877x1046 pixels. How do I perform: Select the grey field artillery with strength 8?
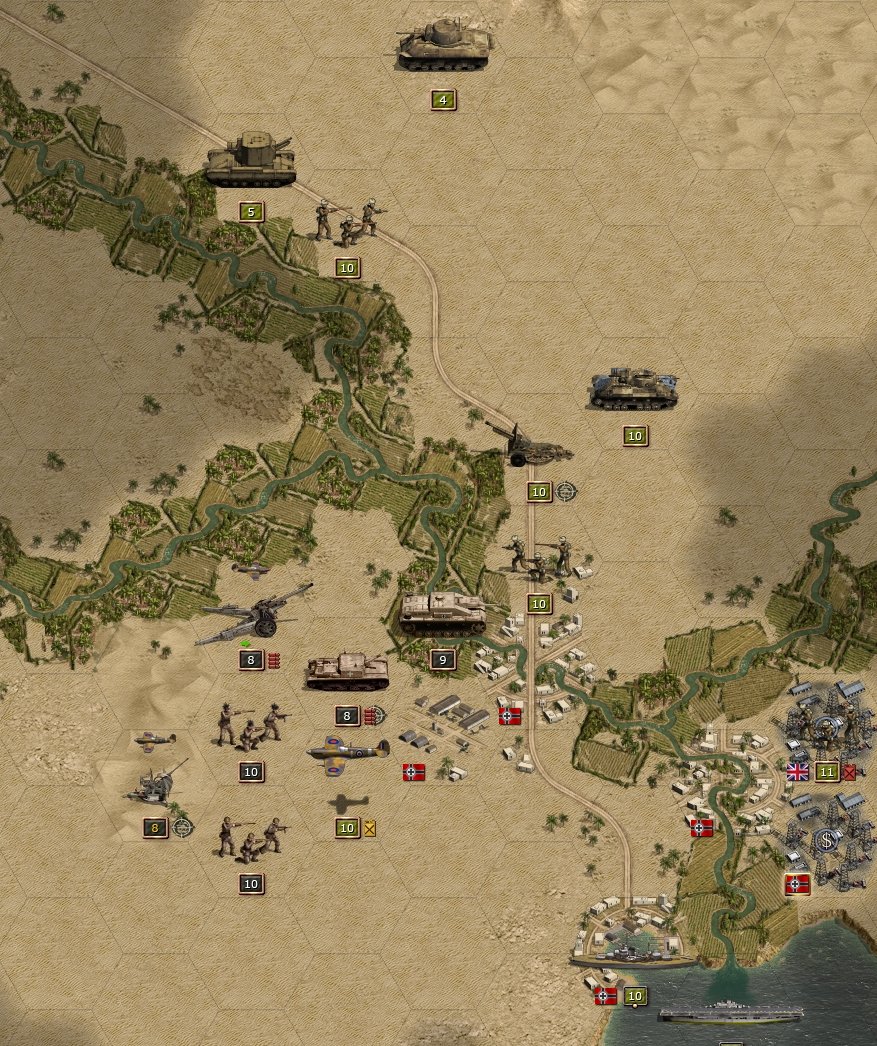(x=253, y=613)
